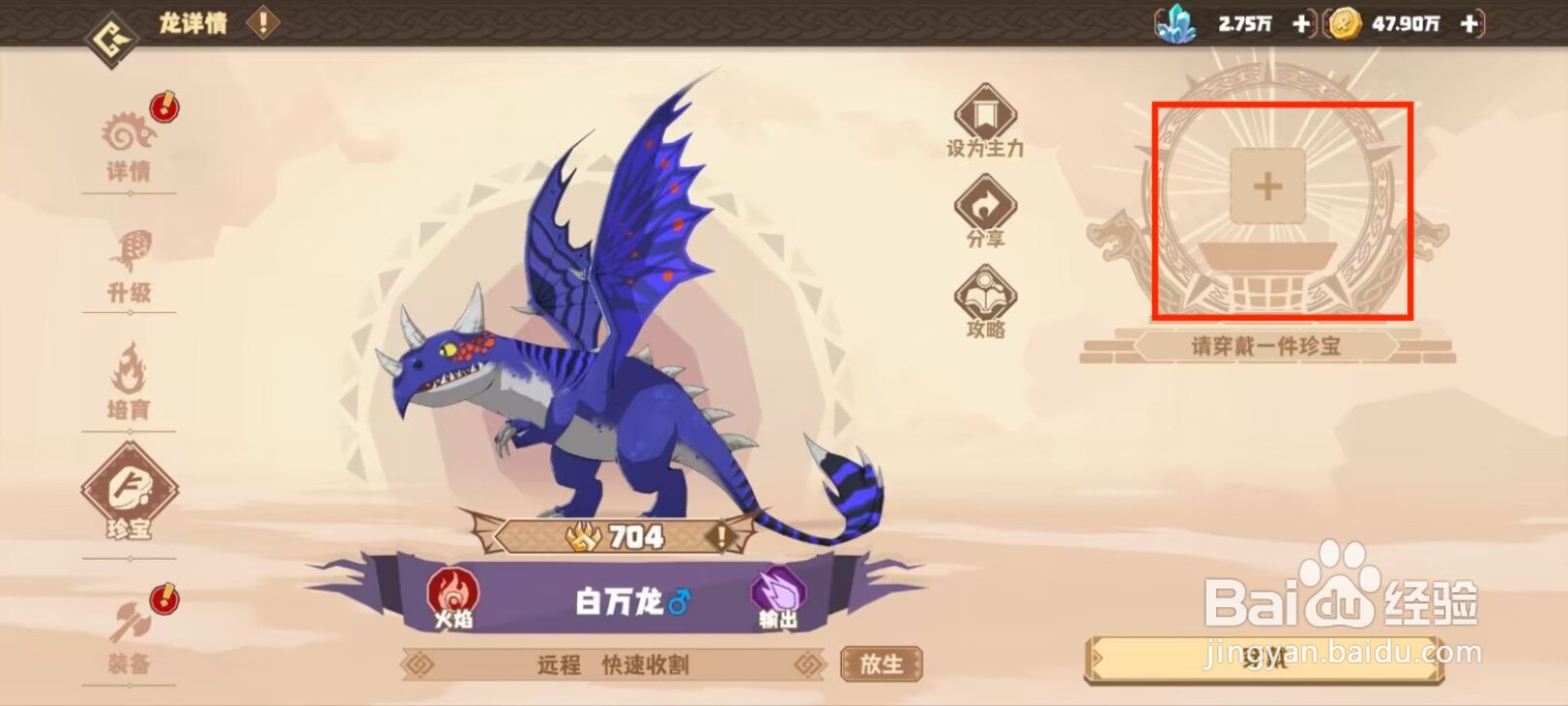The image size is (1568, 706).
Task: Click the plus to buy crystals
Action: tap(1300, 25)
